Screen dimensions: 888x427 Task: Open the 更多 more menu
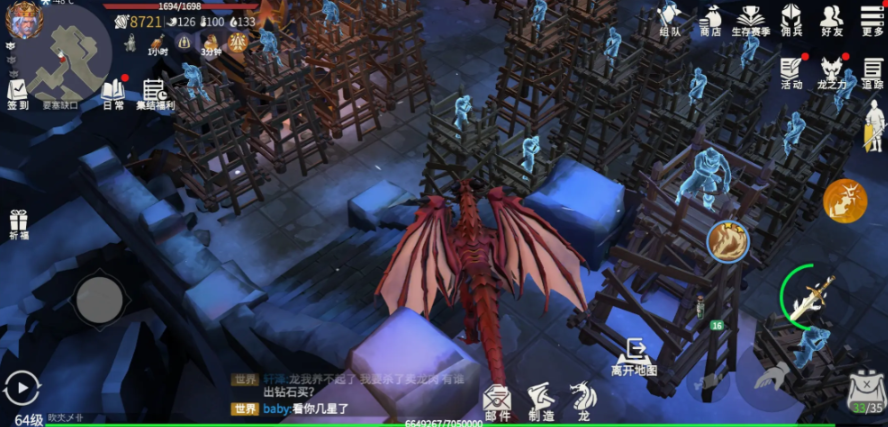(x=872, y=20)
